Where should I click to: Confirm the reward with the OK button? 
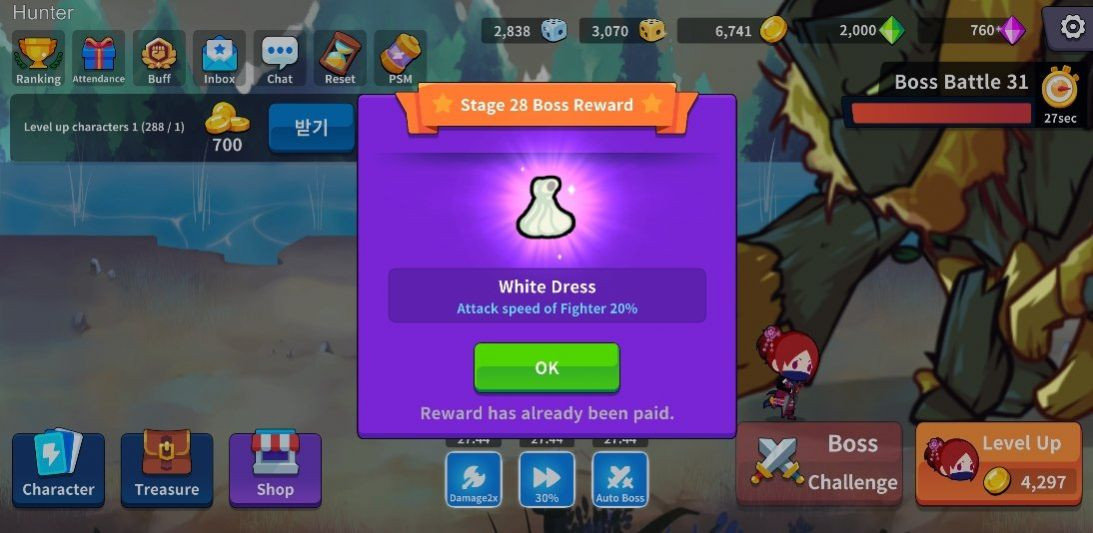546,367
